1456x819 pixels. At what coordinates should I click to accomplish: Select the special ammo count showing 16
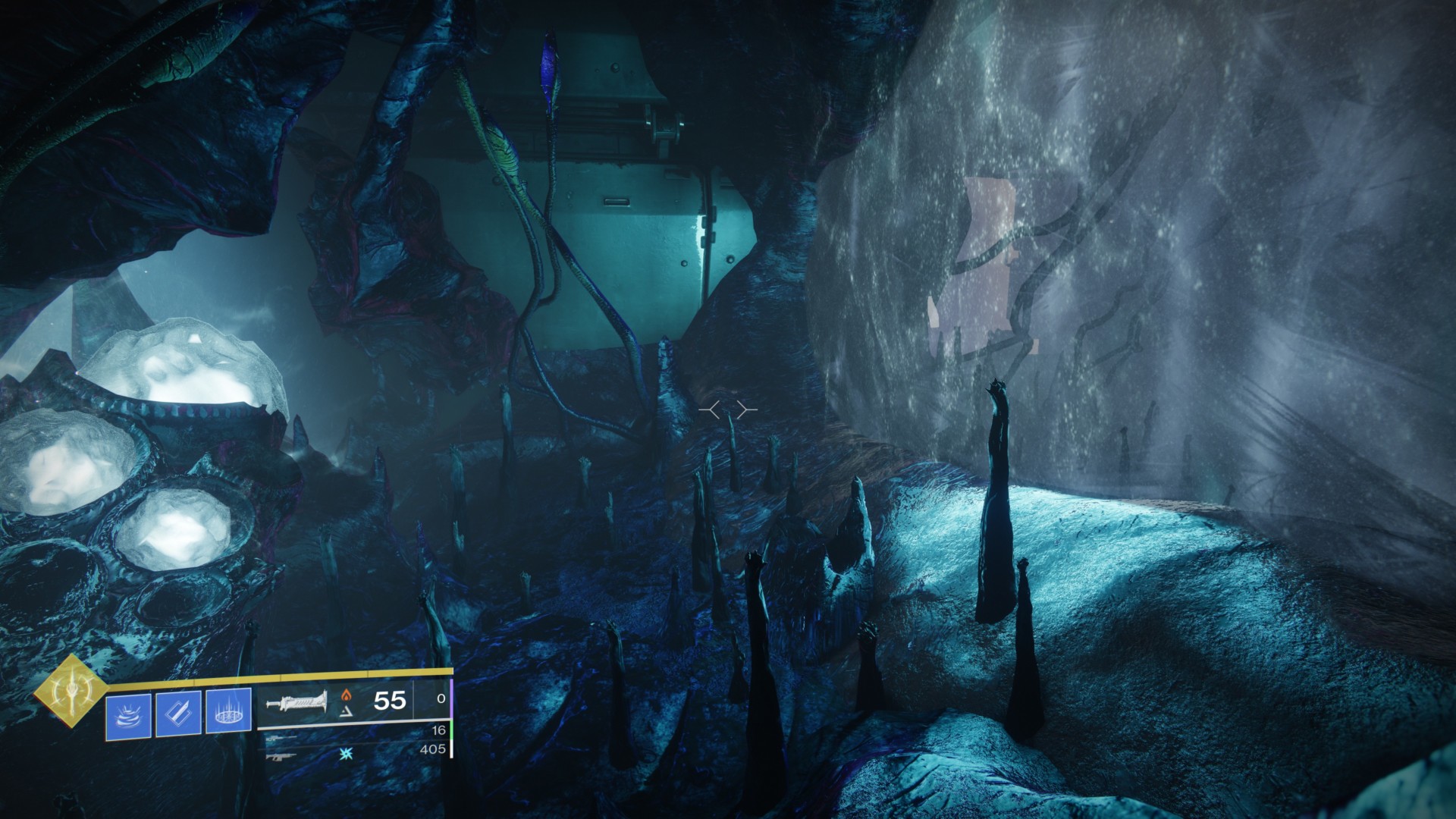(x=440, y=730)
